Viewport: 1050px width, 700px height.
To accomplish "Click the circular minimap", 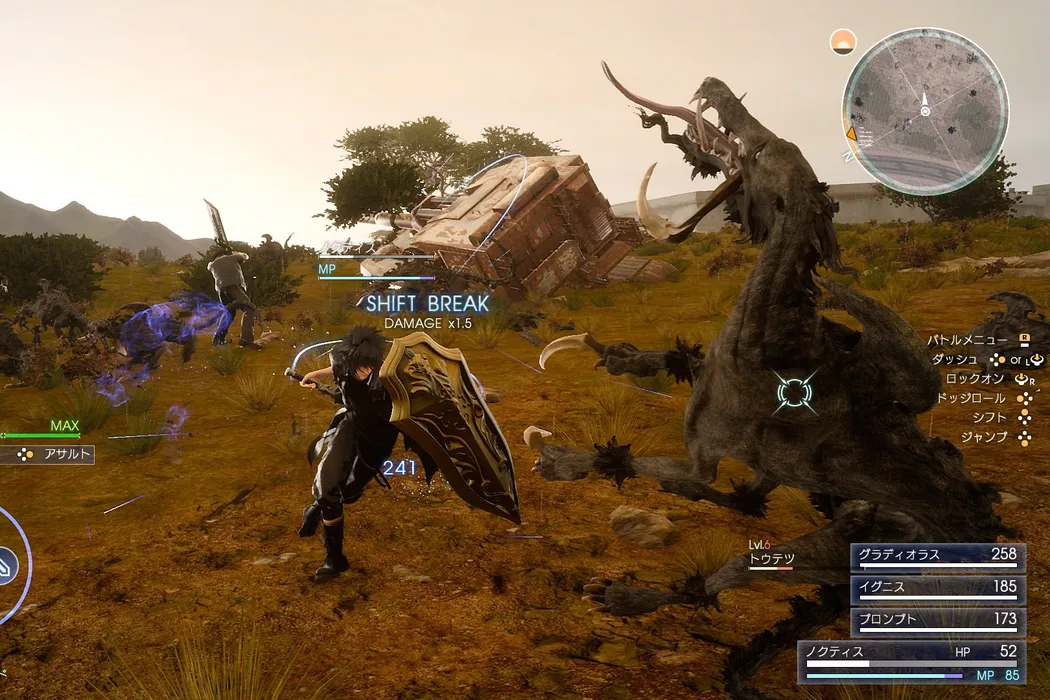I will point(925,110).
